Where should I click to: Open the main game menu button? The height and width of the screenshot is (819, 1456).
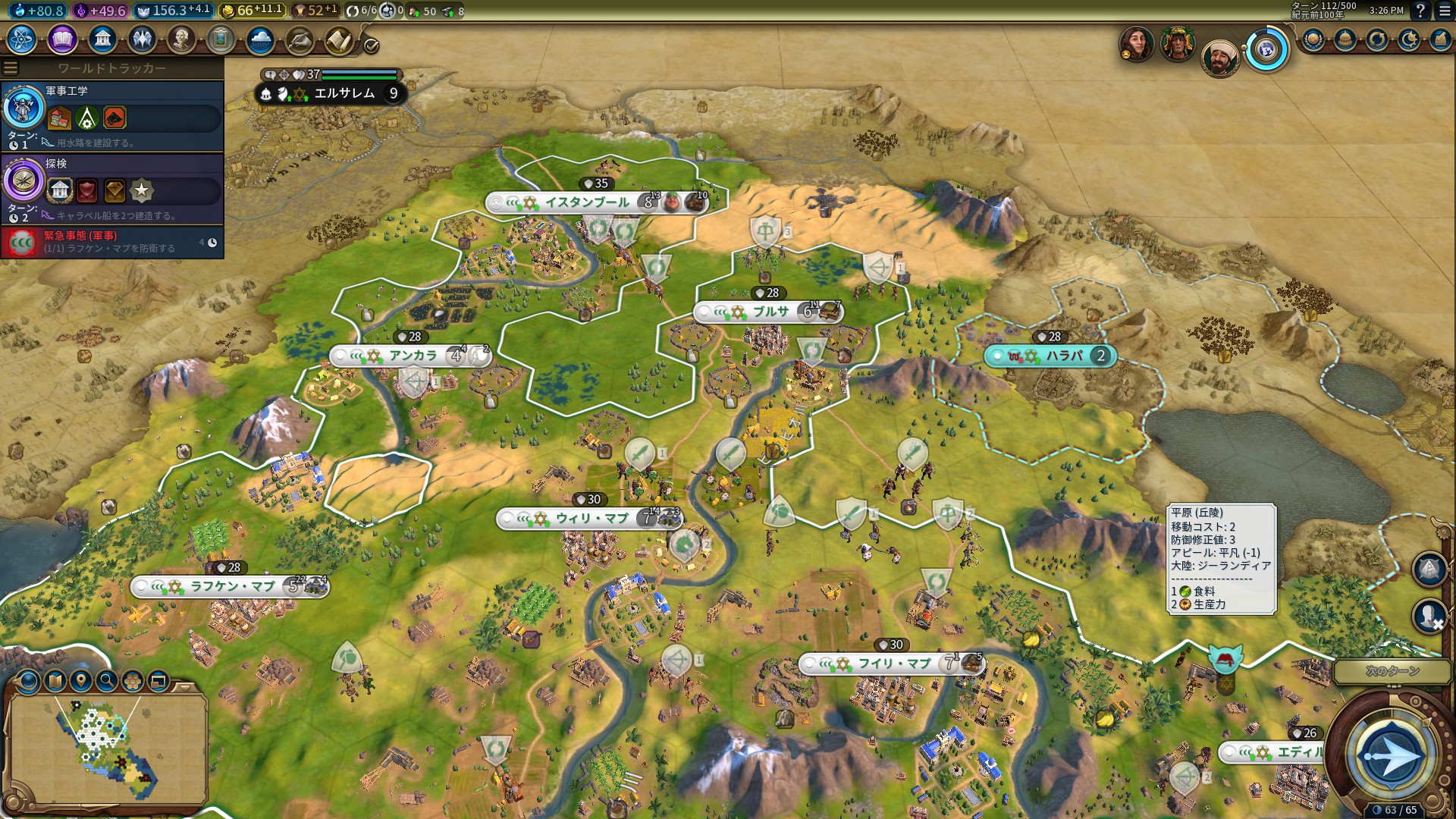point(1445,11)
